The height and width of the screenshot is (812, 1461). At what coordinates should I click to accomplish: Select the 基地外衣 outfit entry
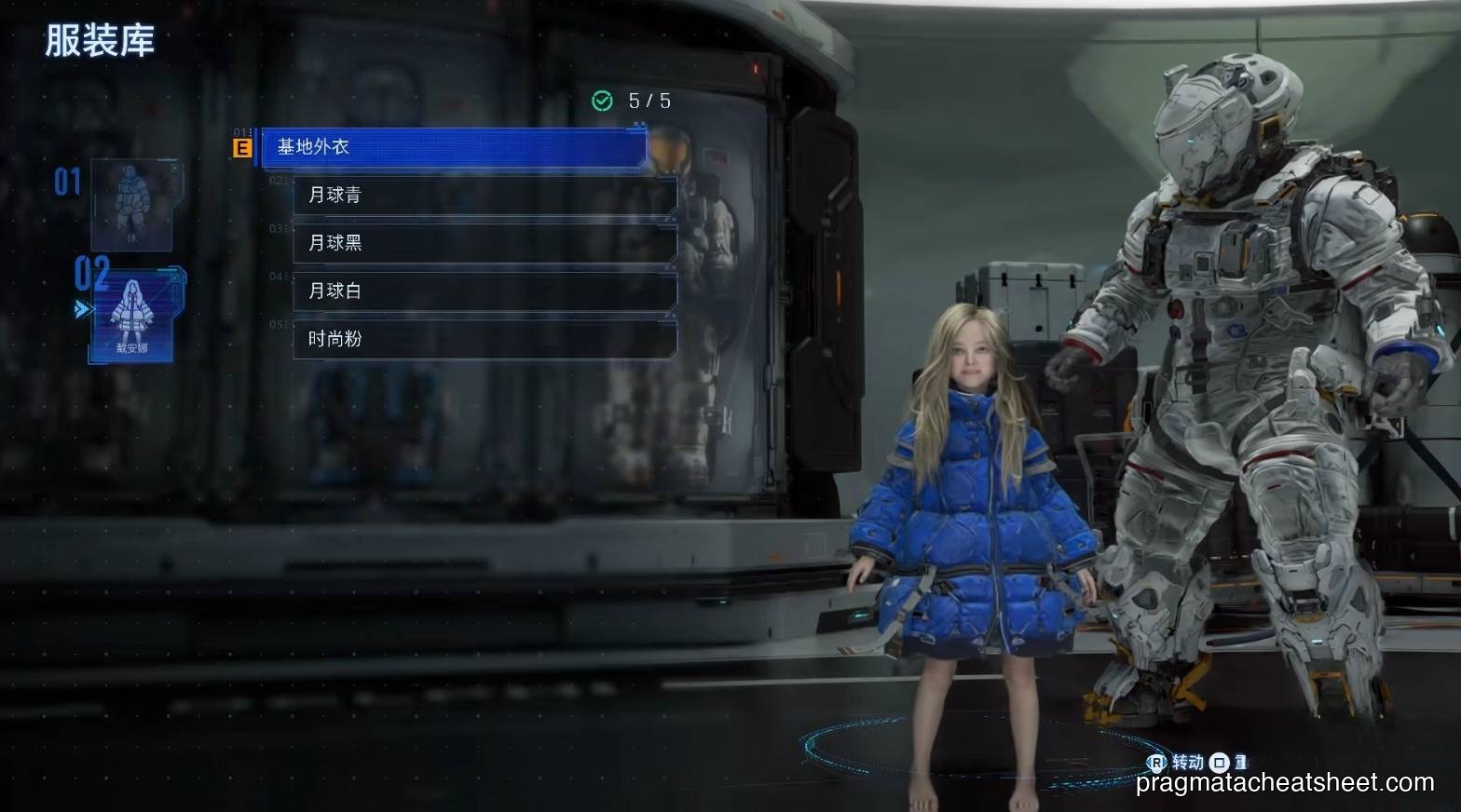tap(453, 147)
